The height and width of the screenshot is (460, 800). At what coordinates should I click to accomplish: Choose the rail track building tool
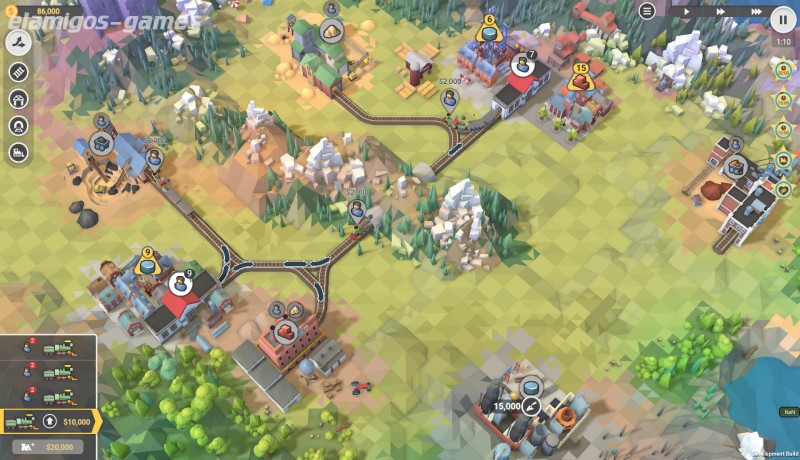click(x=19, y=71)
